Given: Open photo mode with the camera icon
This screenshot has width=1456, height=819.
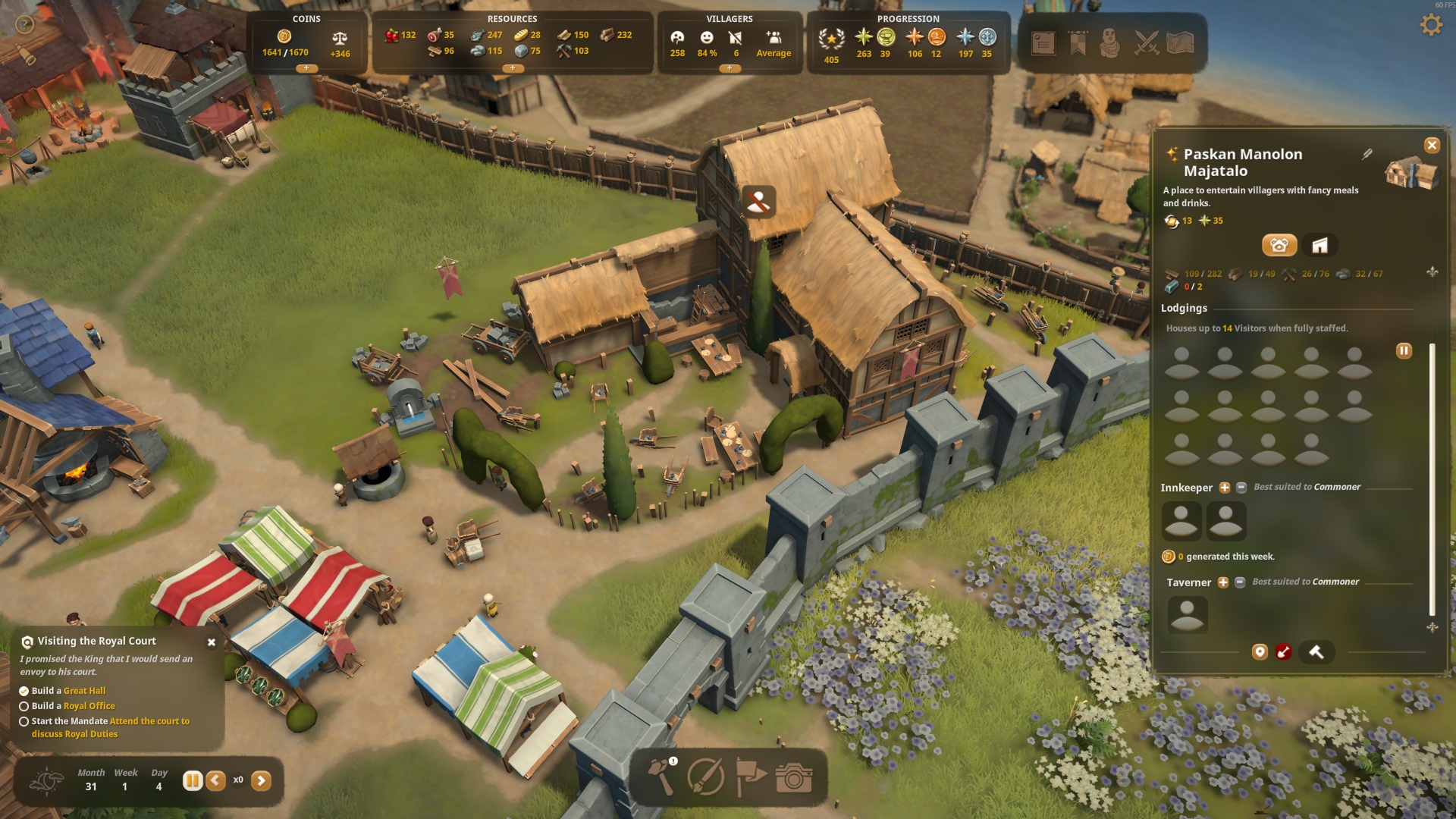Looking at the screenshot, I should (794, 777).
